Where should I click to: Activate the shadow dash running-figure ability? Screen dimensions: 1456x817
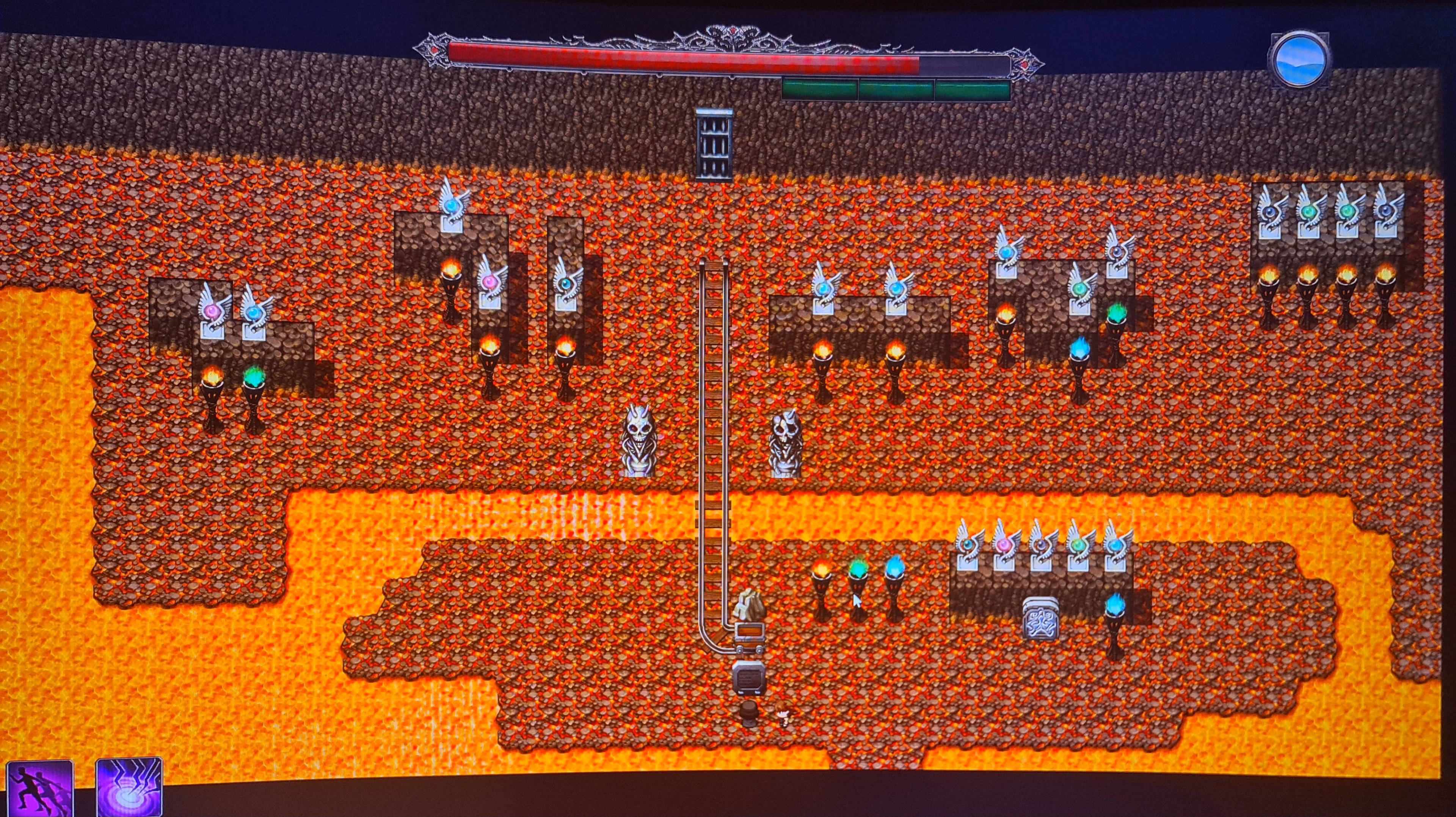(39, 787)
